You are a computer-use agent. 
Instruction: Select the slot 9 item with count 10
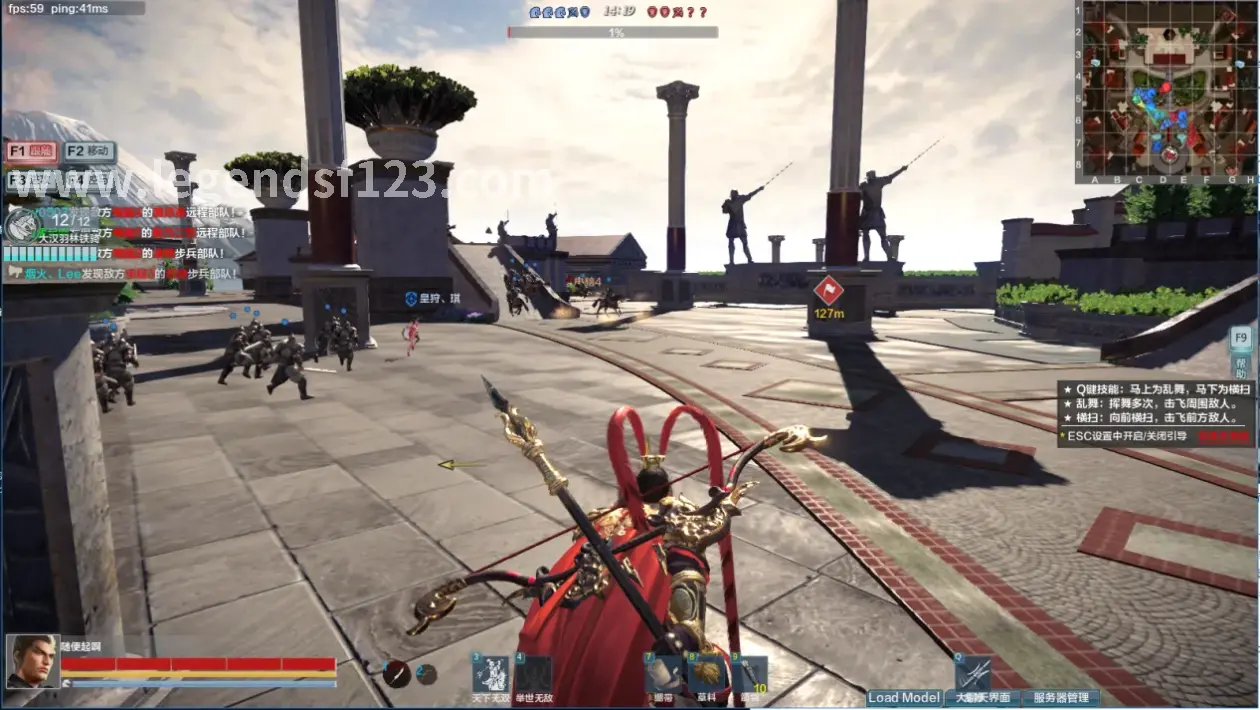click(x=749, y=675)
